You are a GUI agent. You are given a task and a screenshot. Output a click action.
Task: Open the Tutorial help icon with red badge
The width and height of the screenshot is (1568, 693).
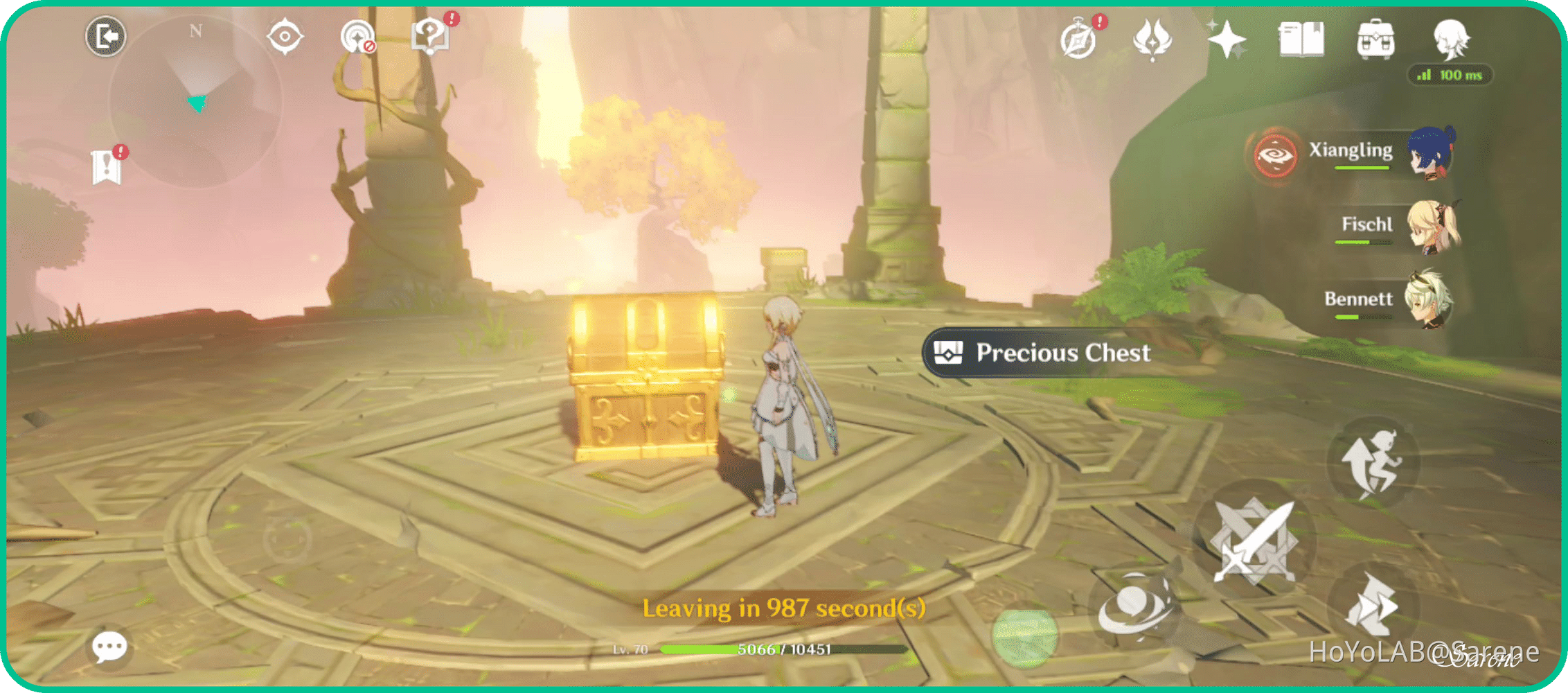(x=429, y=36)
